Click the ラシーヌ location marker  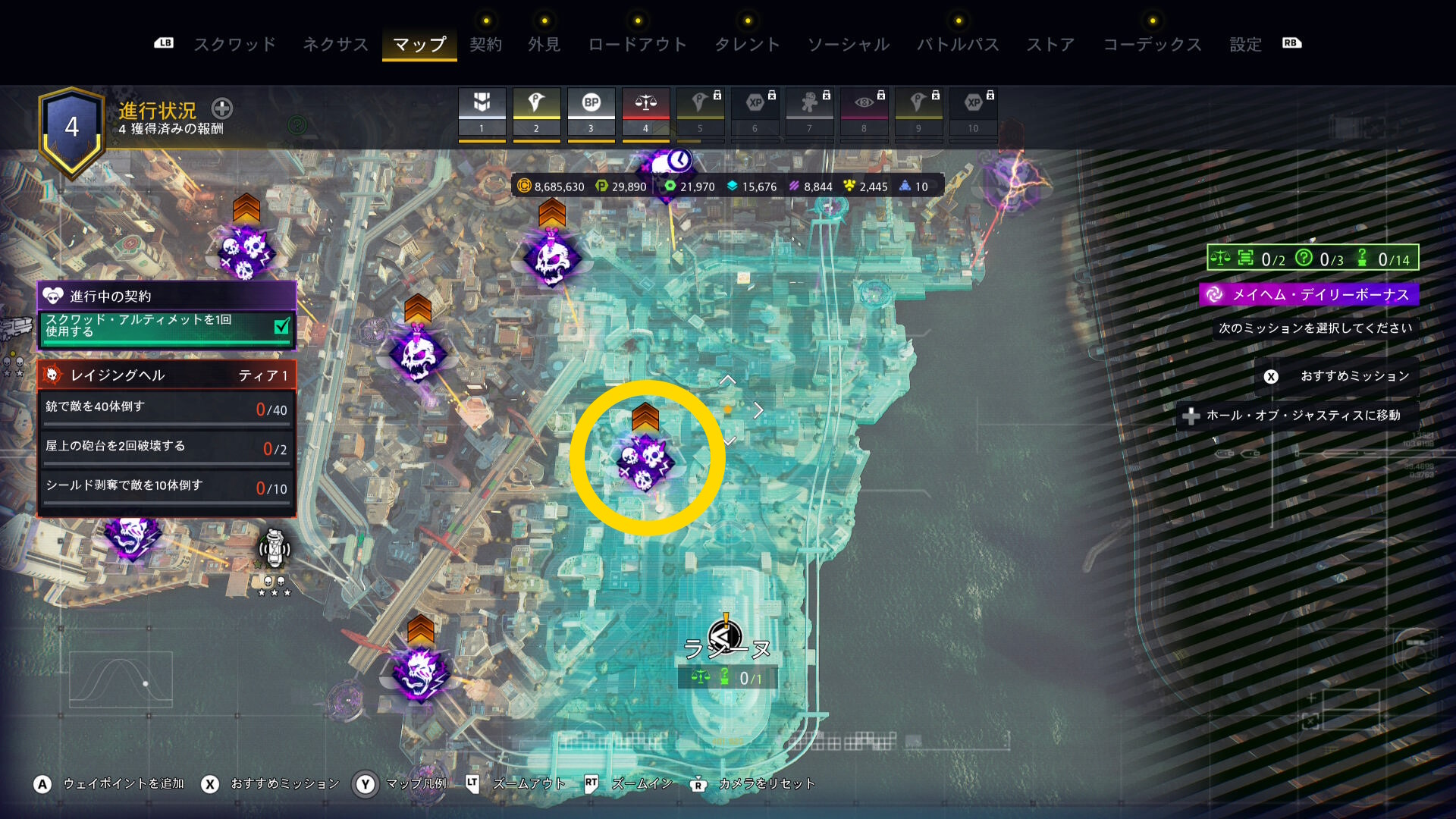click(x=726, y=639)
